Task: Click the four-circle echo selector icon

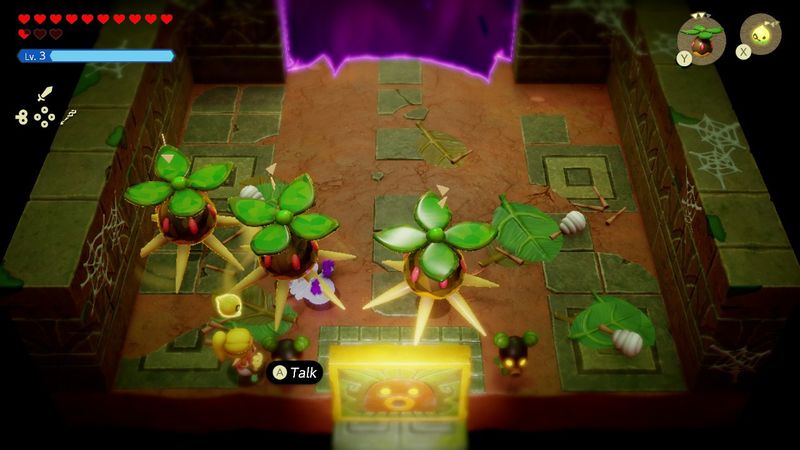Action: (45, 118)
